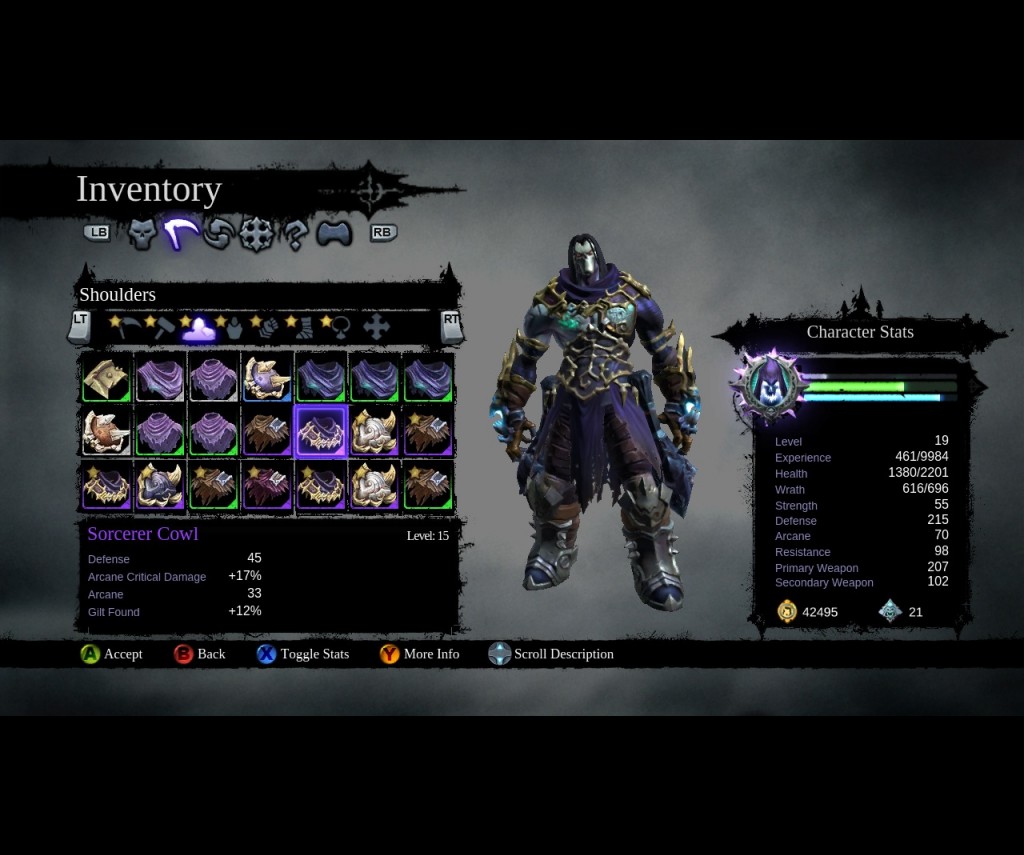Select the blue-bordered horned purple pauldron
The height and width of the screenshot is (855, 1024).
[x=267, y=378]
